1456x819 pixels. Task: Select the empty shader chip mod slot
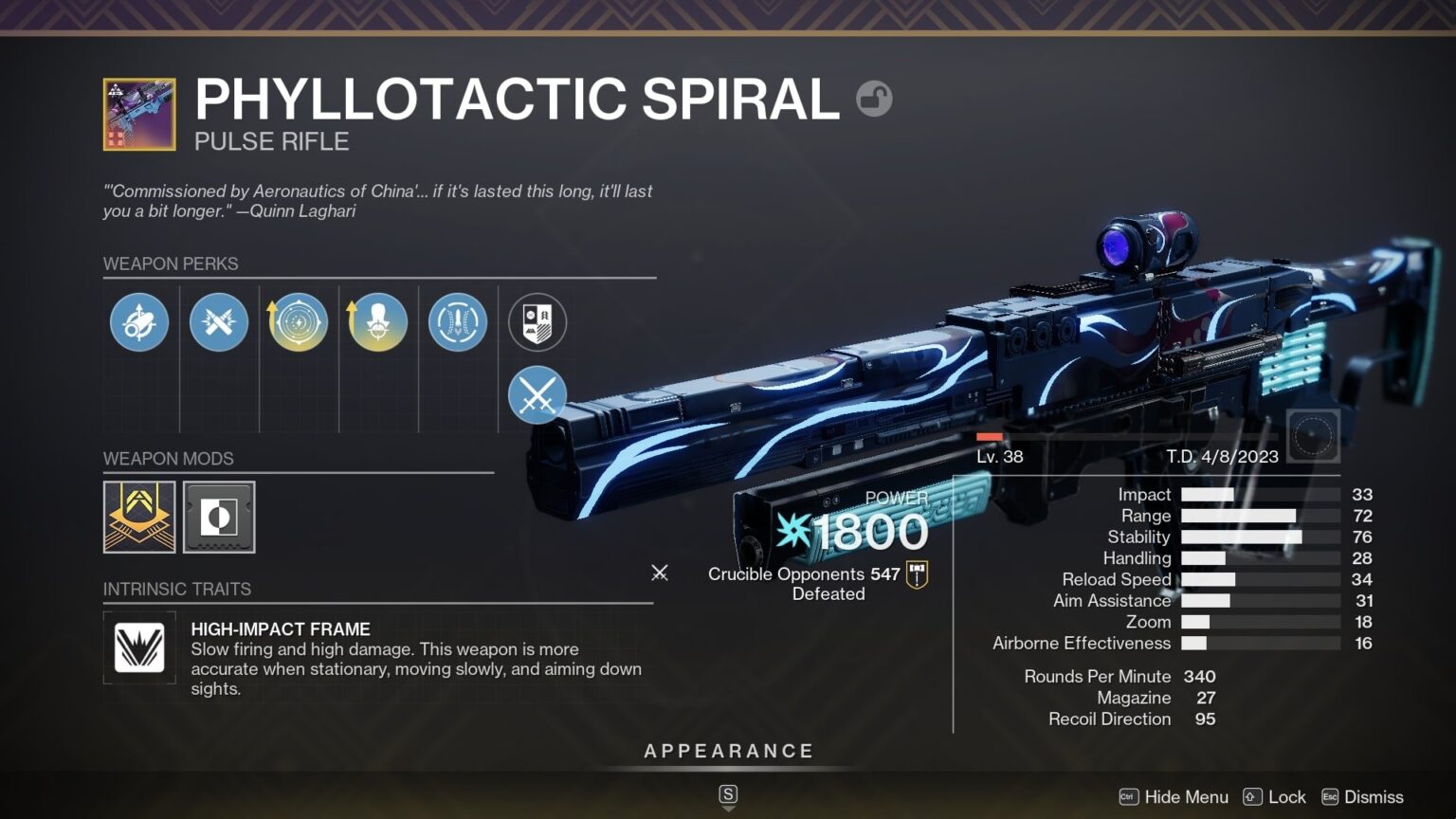(220, 517)
